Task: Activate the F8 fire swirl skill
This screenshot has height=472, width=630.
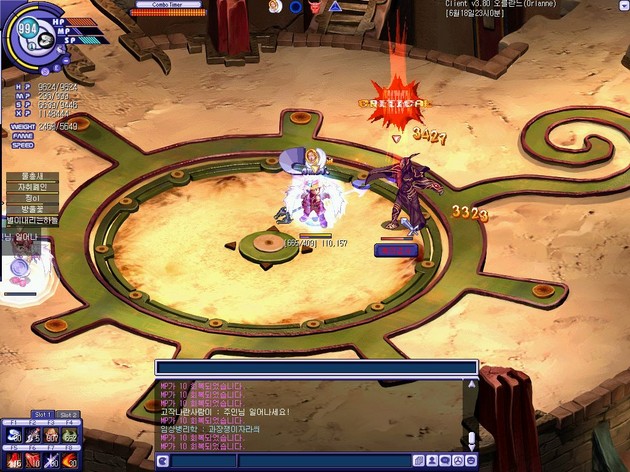Action: [69, 461]
